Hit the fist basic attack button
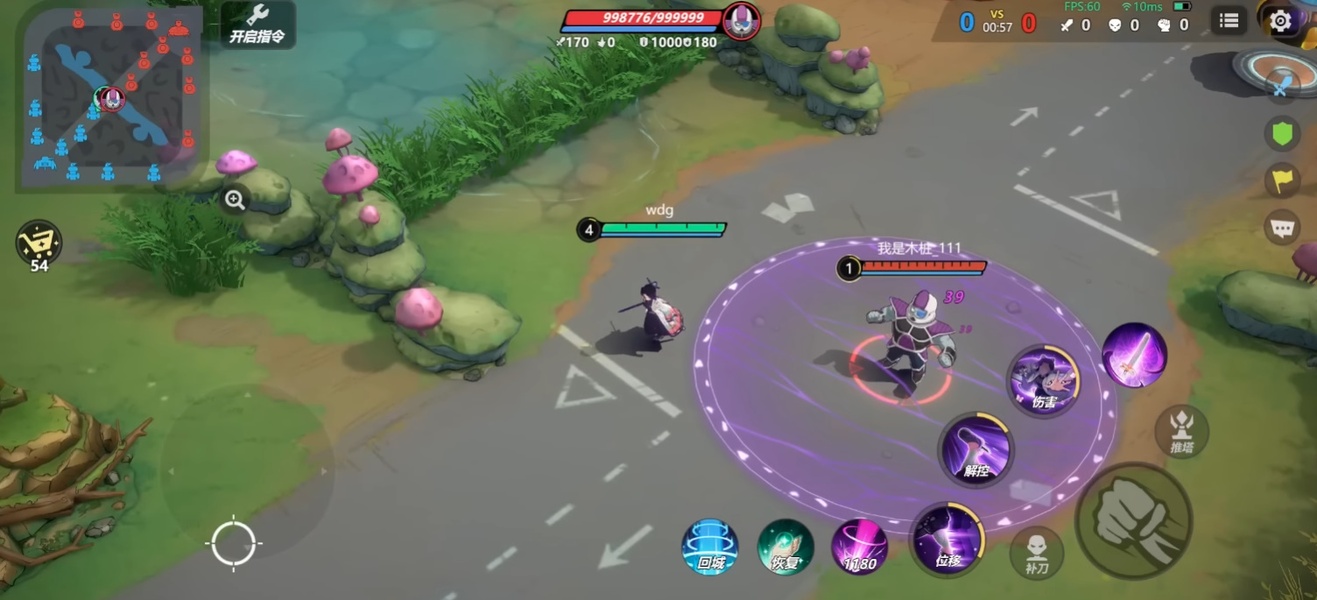This screenshot has width=1317, height=600. tap(1133, 521)
